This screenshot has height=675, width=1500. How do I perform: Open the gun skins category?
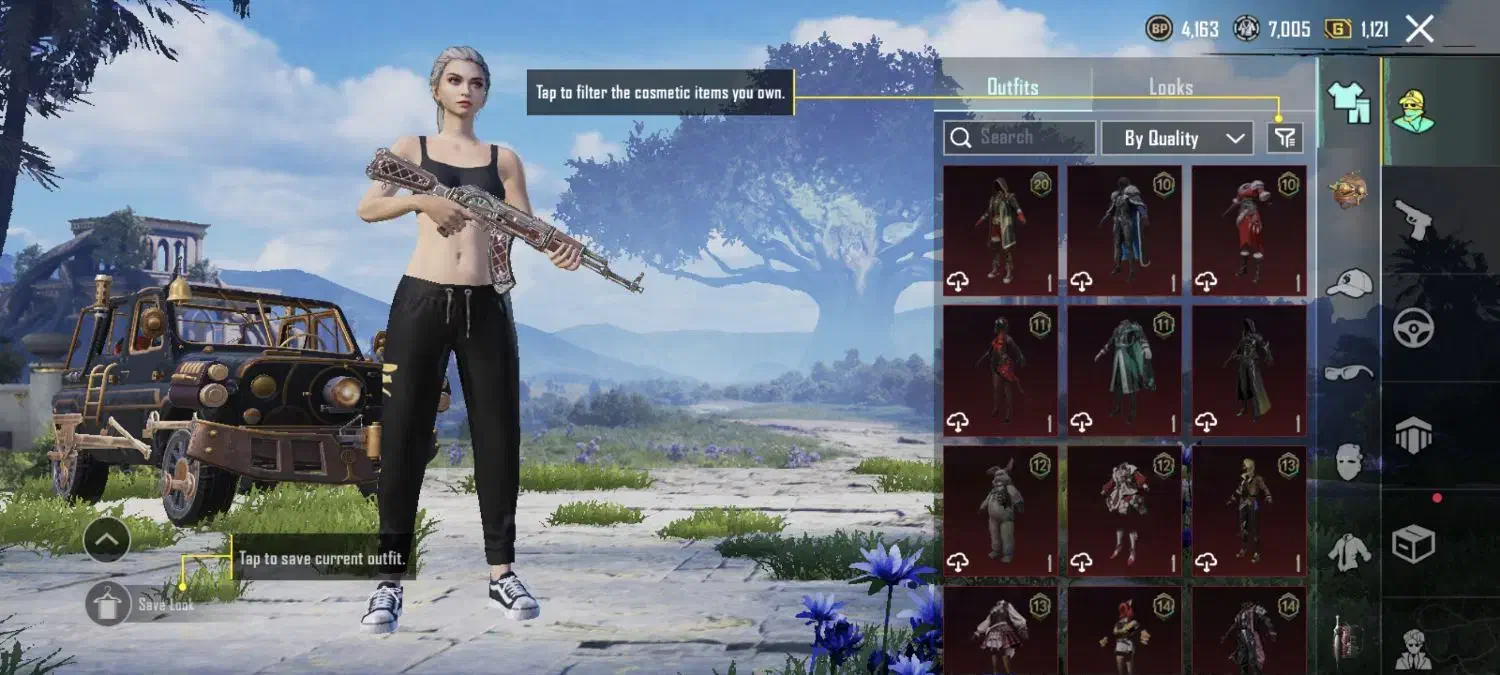[1413, 219]
